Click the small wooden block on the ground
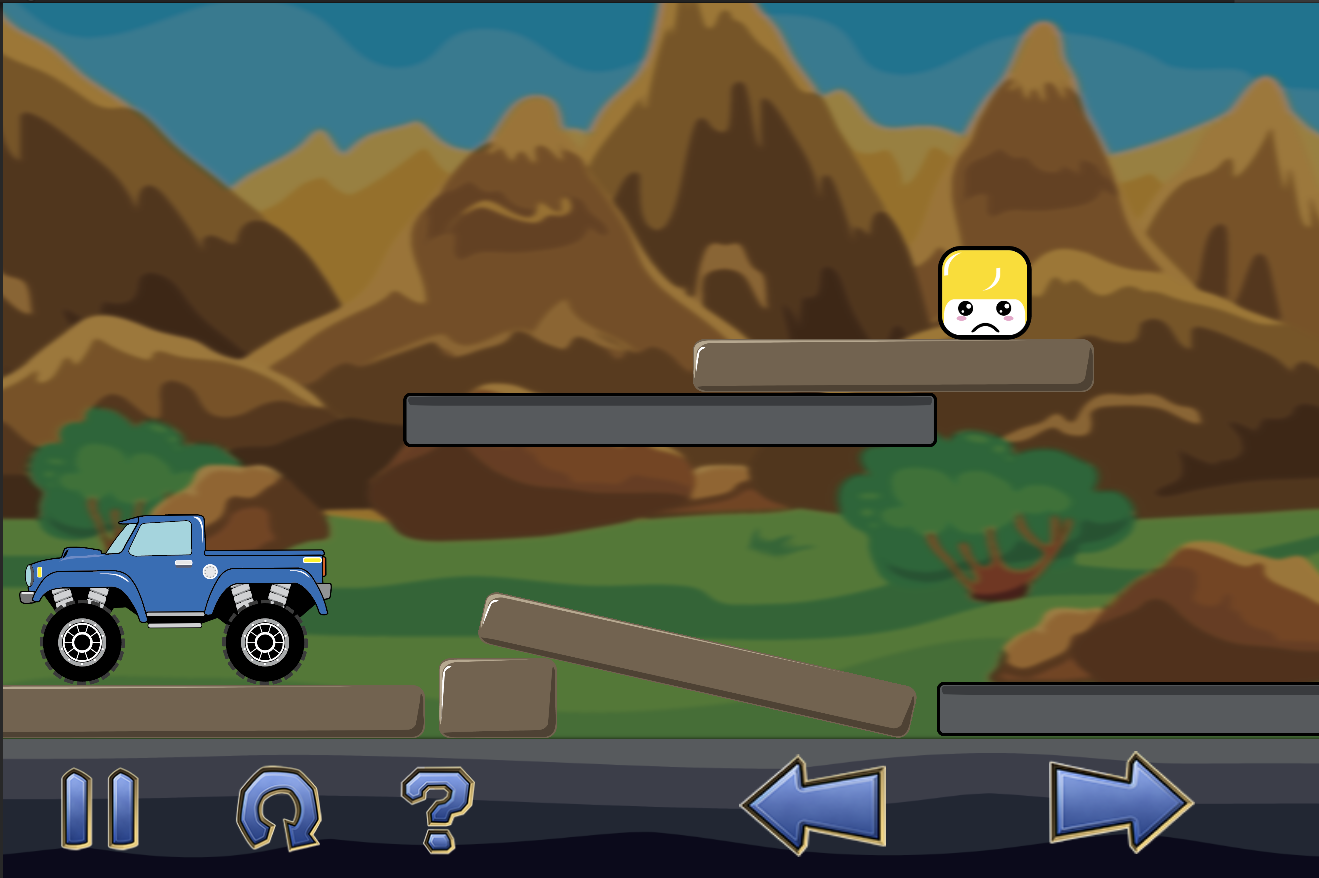This screenshot has height=878, width=1319. 497,695
